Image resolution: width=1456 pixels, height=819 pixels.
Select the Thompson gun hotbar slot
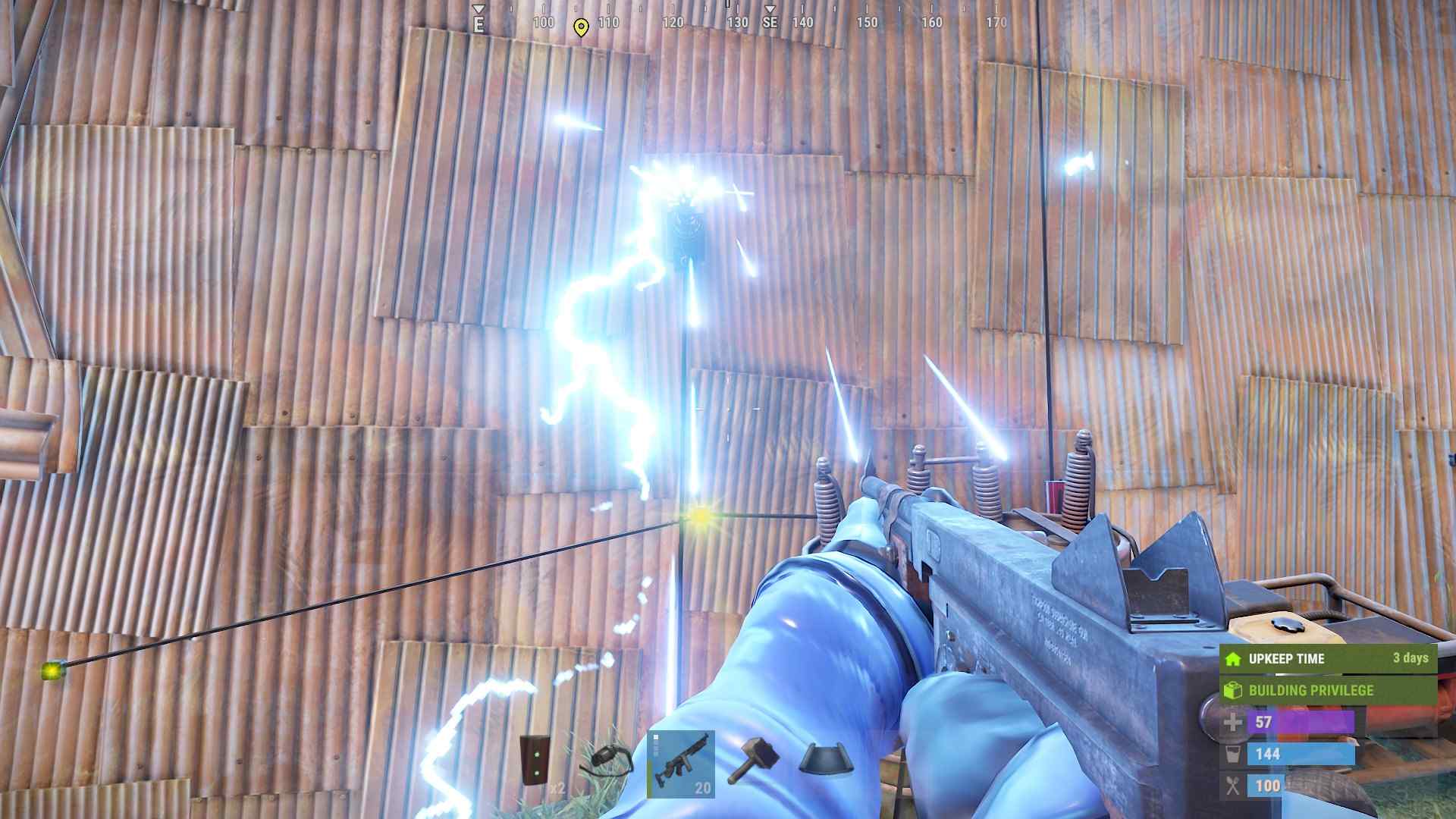tap(680, 764)
